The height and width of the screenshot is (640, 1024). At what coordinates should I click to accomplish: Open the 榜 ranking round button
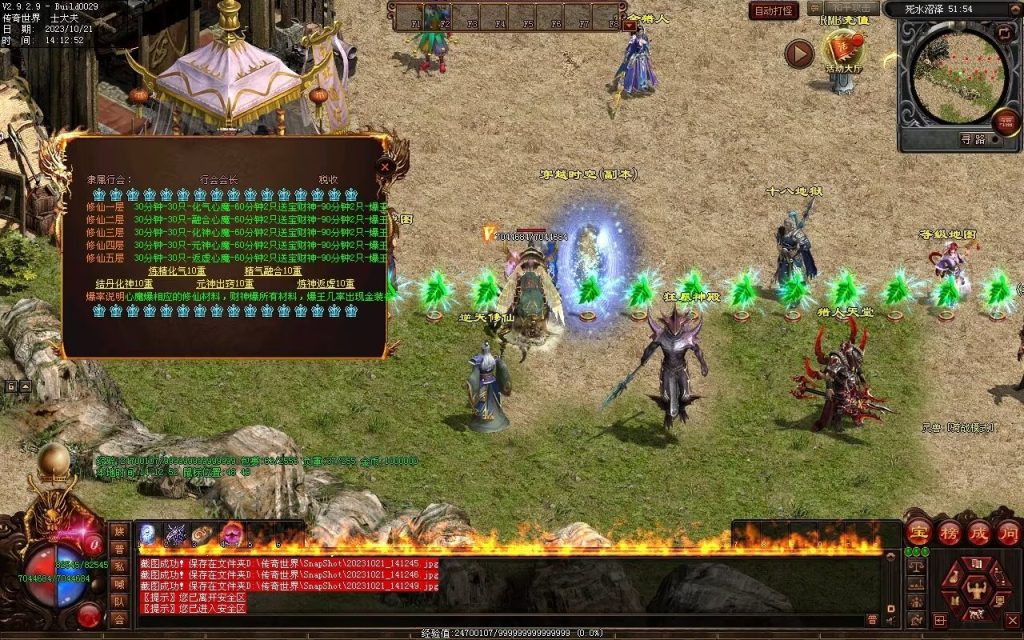[x=947, y=532]
